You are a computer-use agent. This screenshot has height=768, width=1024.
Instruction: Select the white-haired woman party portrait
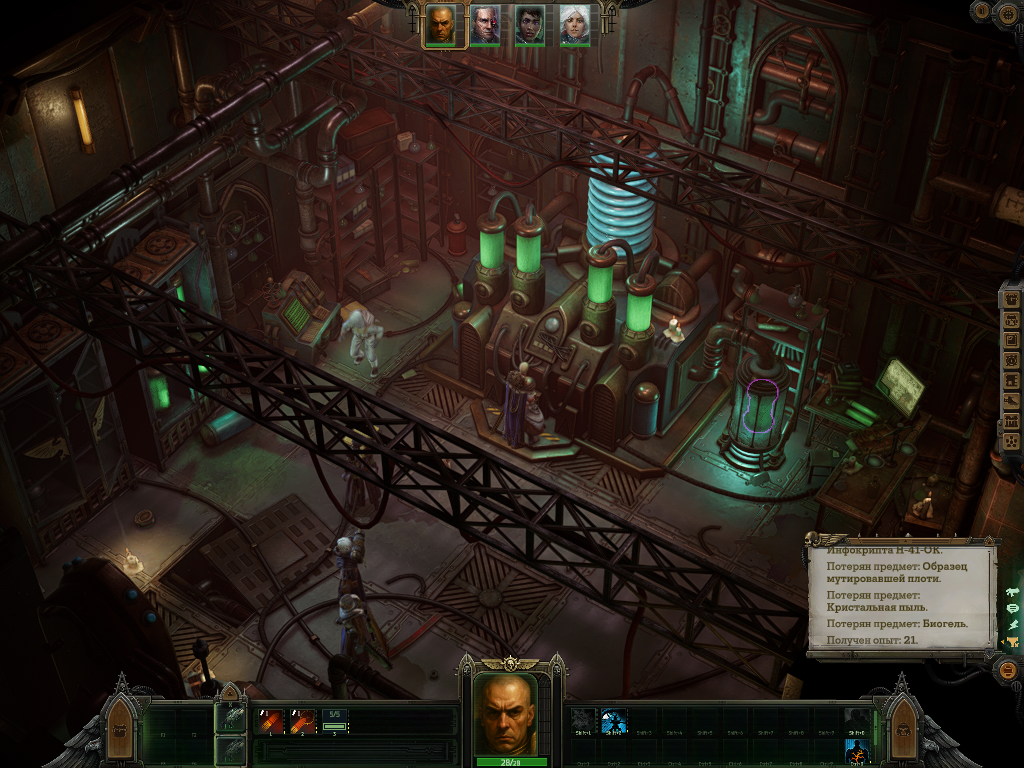(574, 25)
